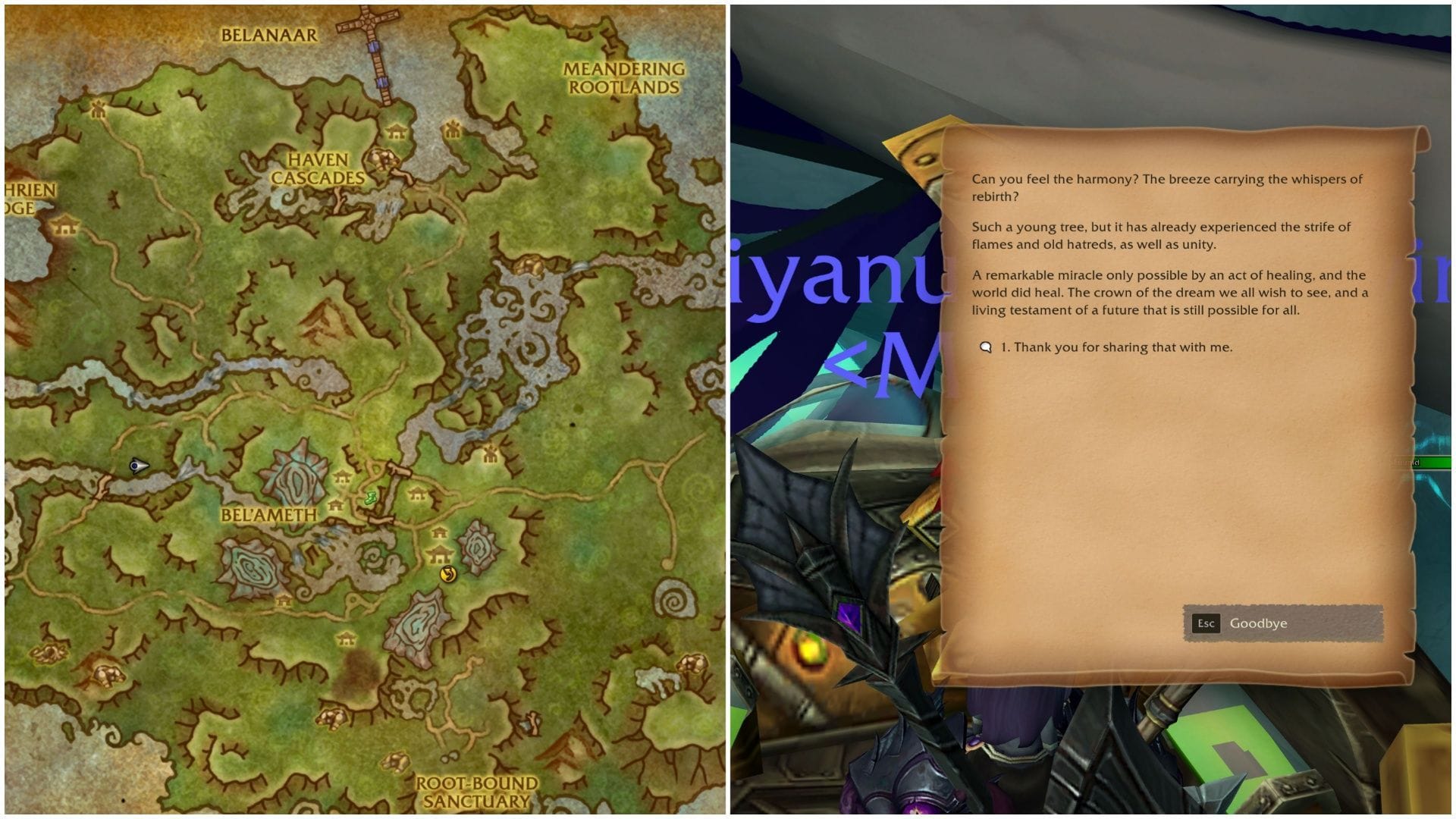
Task: Click the small house icon below Bel'ameth's bridge
Action: click(440, 532)
